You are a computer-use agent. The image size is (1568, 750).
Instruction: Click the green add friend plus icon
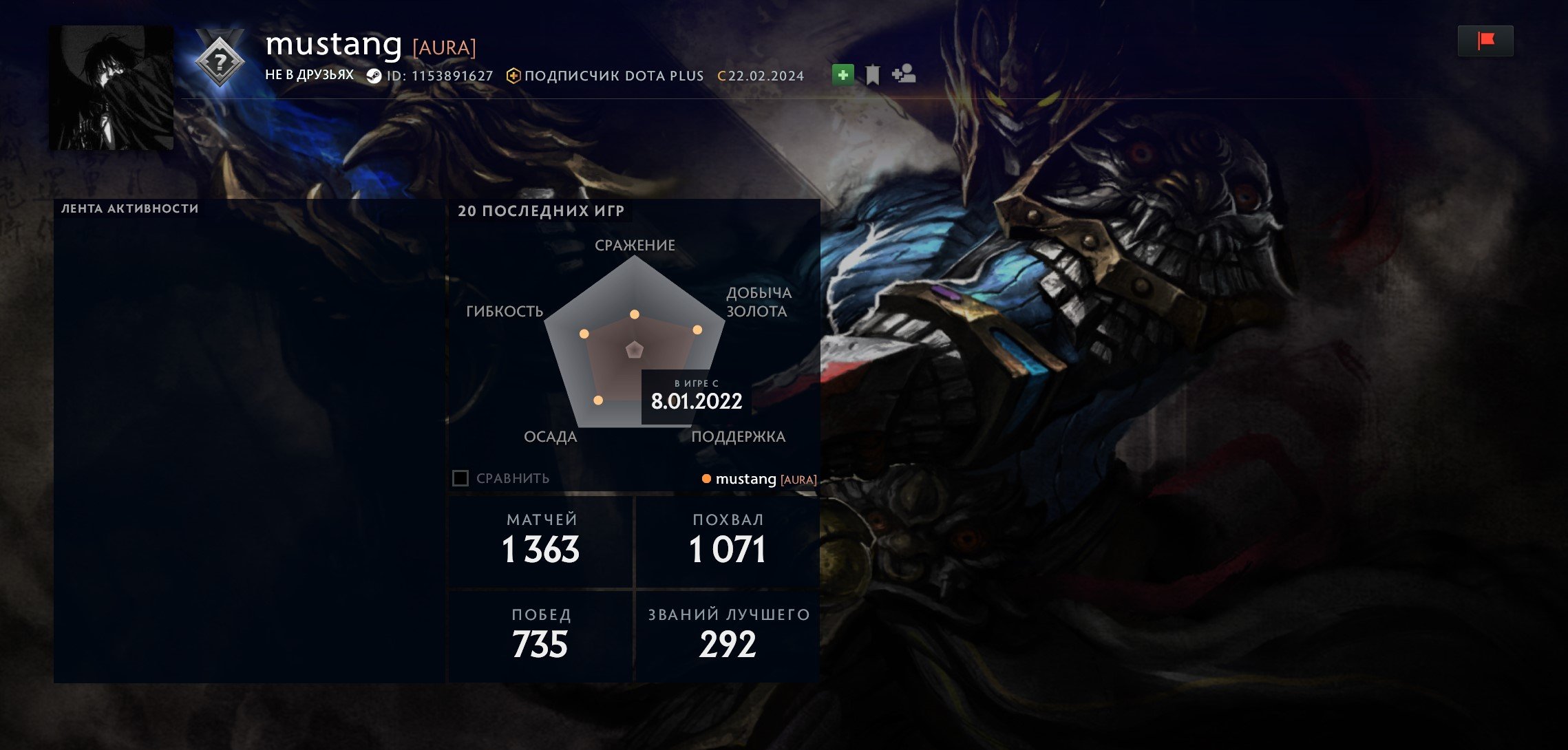tap(843, 74)
